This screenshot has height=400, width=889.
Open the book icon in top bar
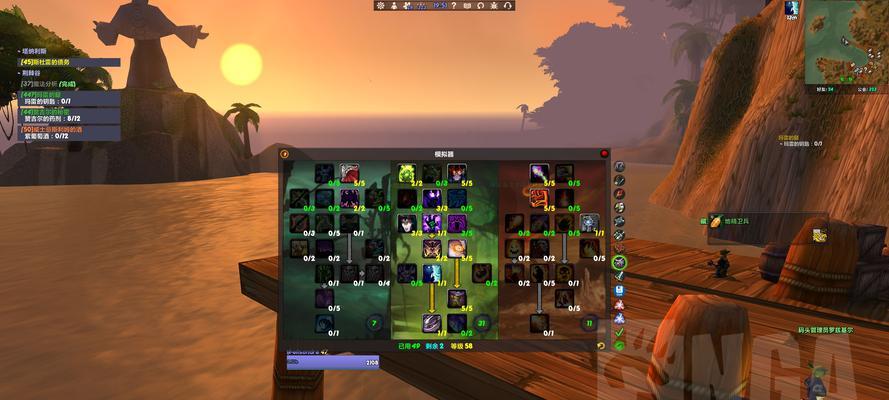click(467, 6)
